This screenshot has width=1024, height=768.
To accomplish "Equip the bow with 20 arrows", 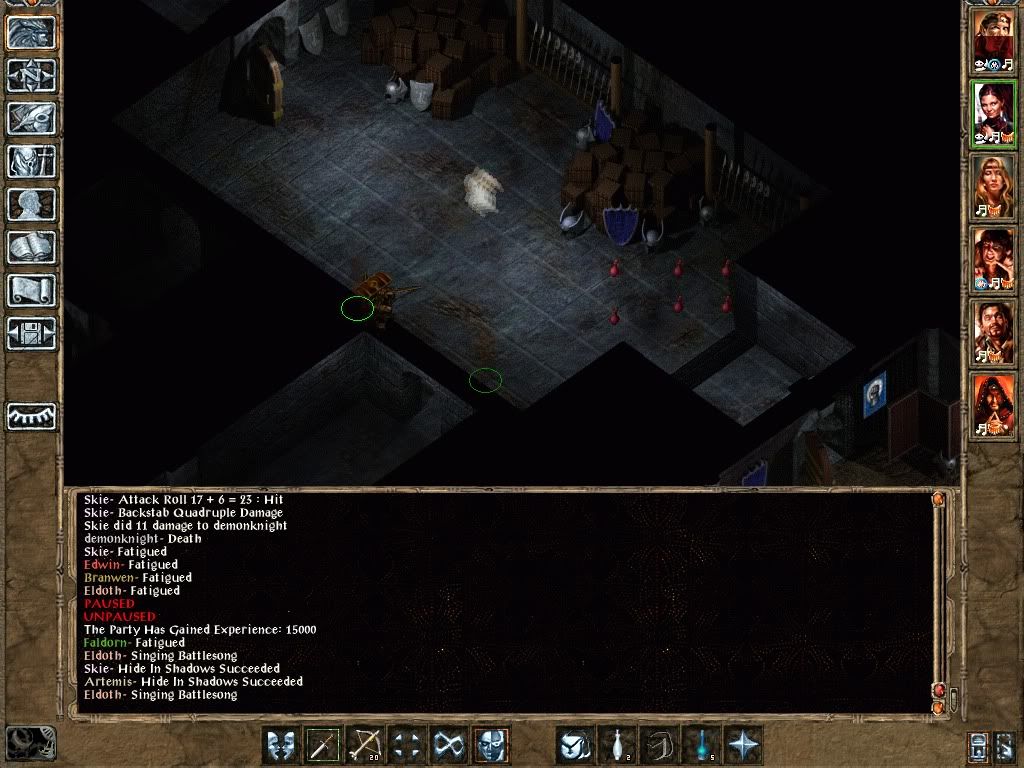I will pyautogui.click(x=366, y=745).
